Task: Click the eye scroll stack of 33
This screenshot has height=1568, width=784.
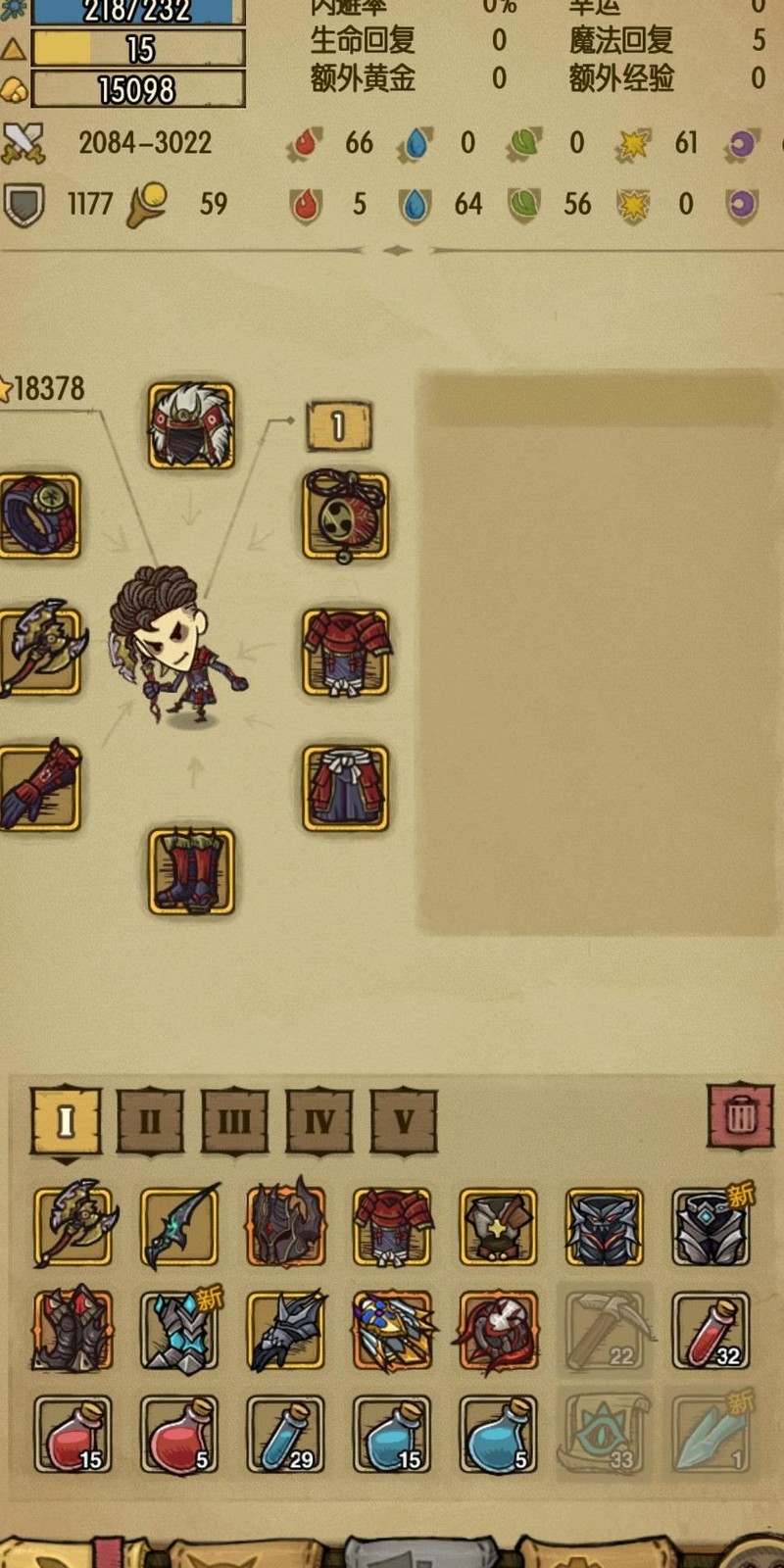Action: pos(605,1434)
